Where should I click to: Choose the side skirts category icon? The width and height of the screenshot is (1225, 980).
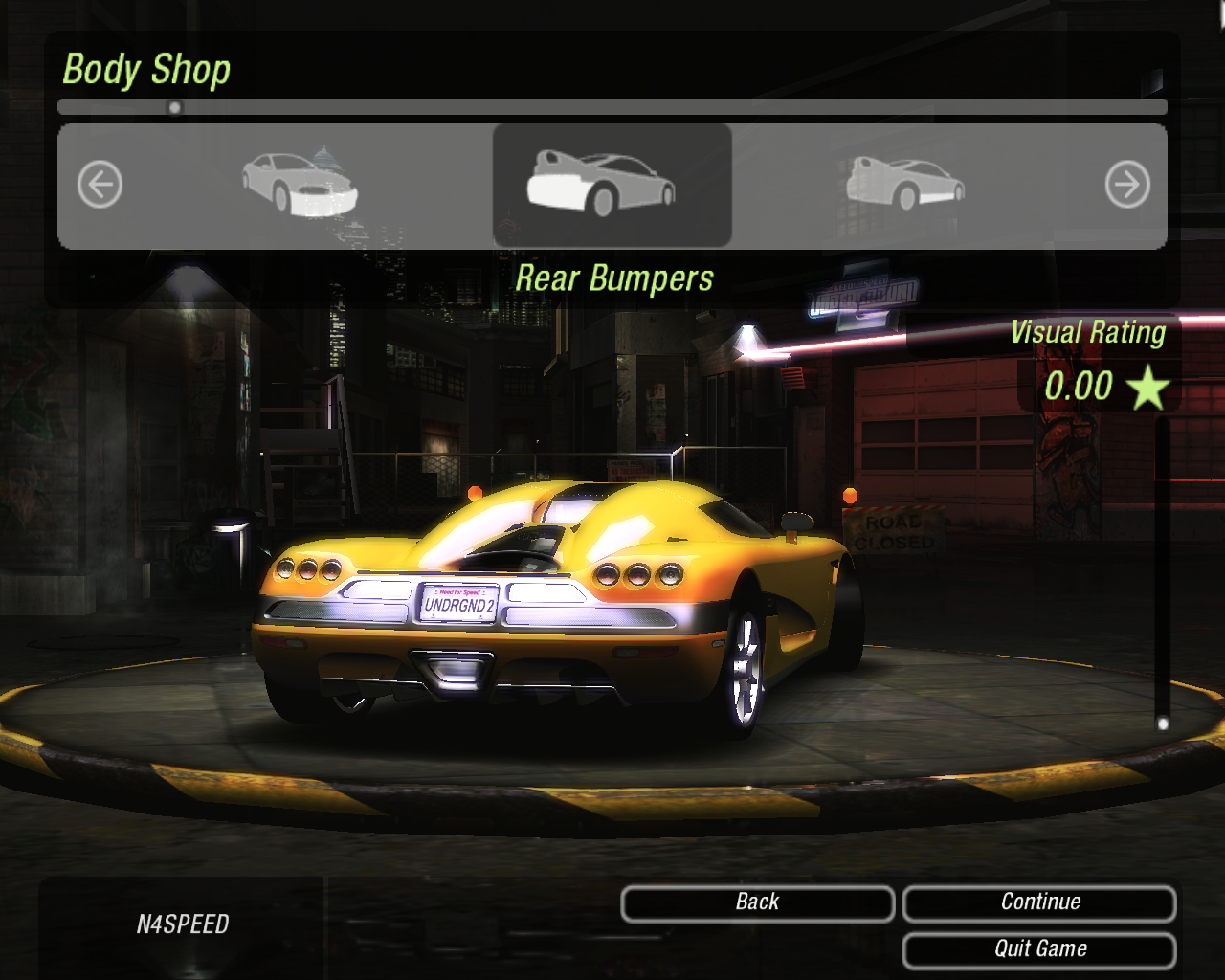click(x=904, y=184)
